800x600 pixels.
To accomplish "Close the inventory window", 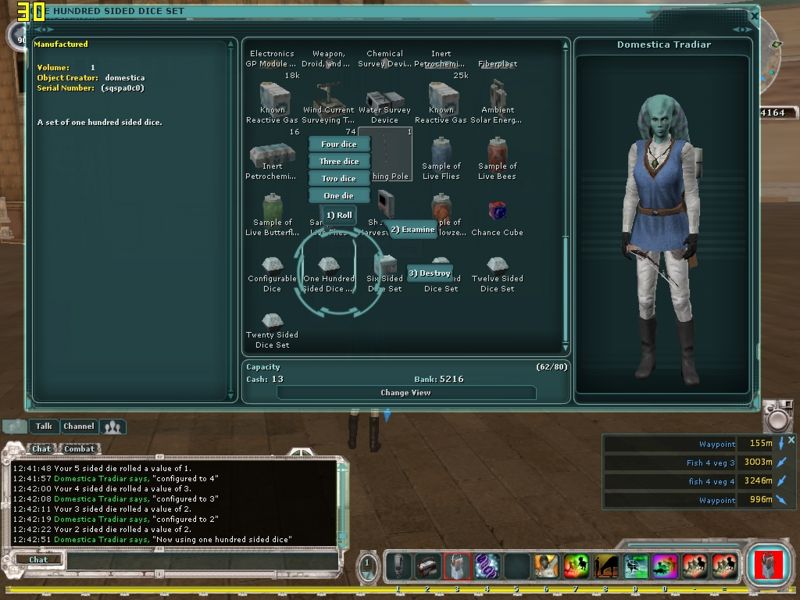I will click(x=754, y=13).
